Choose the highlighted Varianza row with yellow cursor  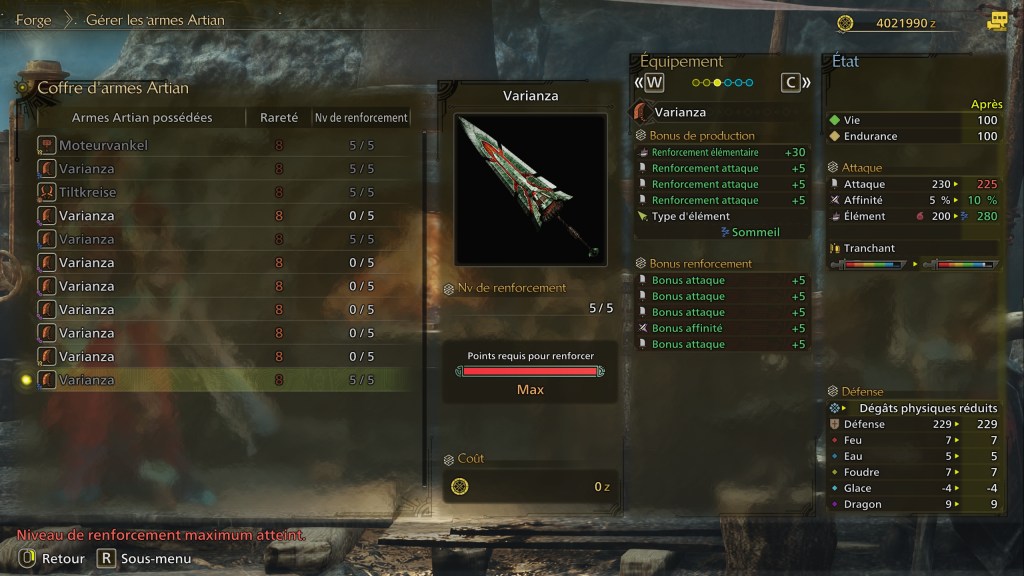point(224,380)
